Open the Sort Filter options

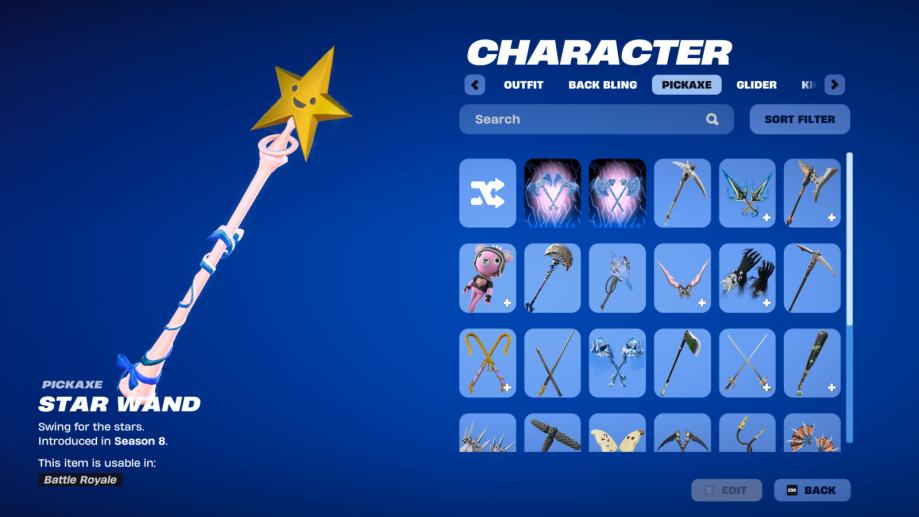(x=799, y=119)
